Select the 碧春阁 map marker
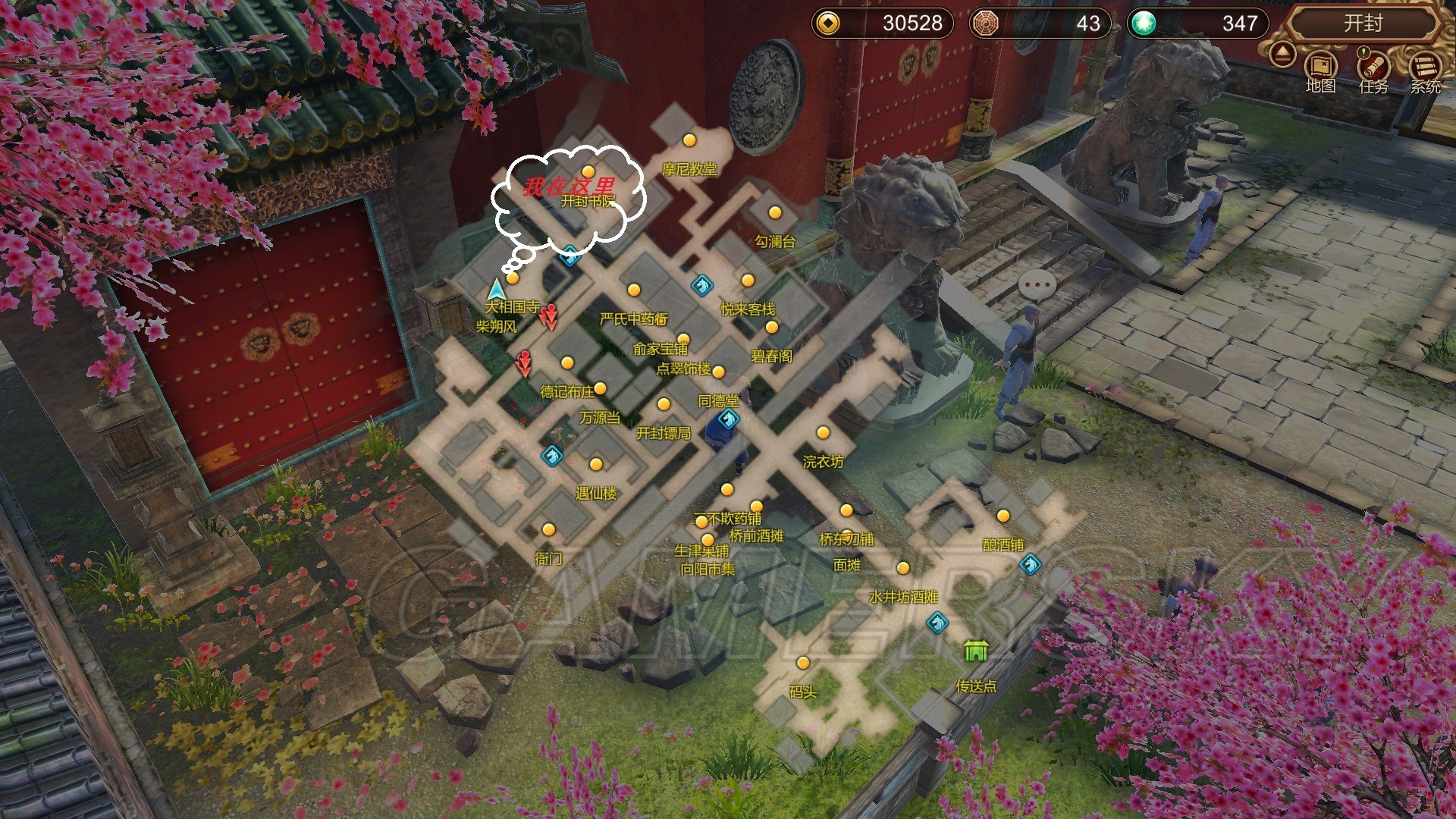 pos(771,328)
